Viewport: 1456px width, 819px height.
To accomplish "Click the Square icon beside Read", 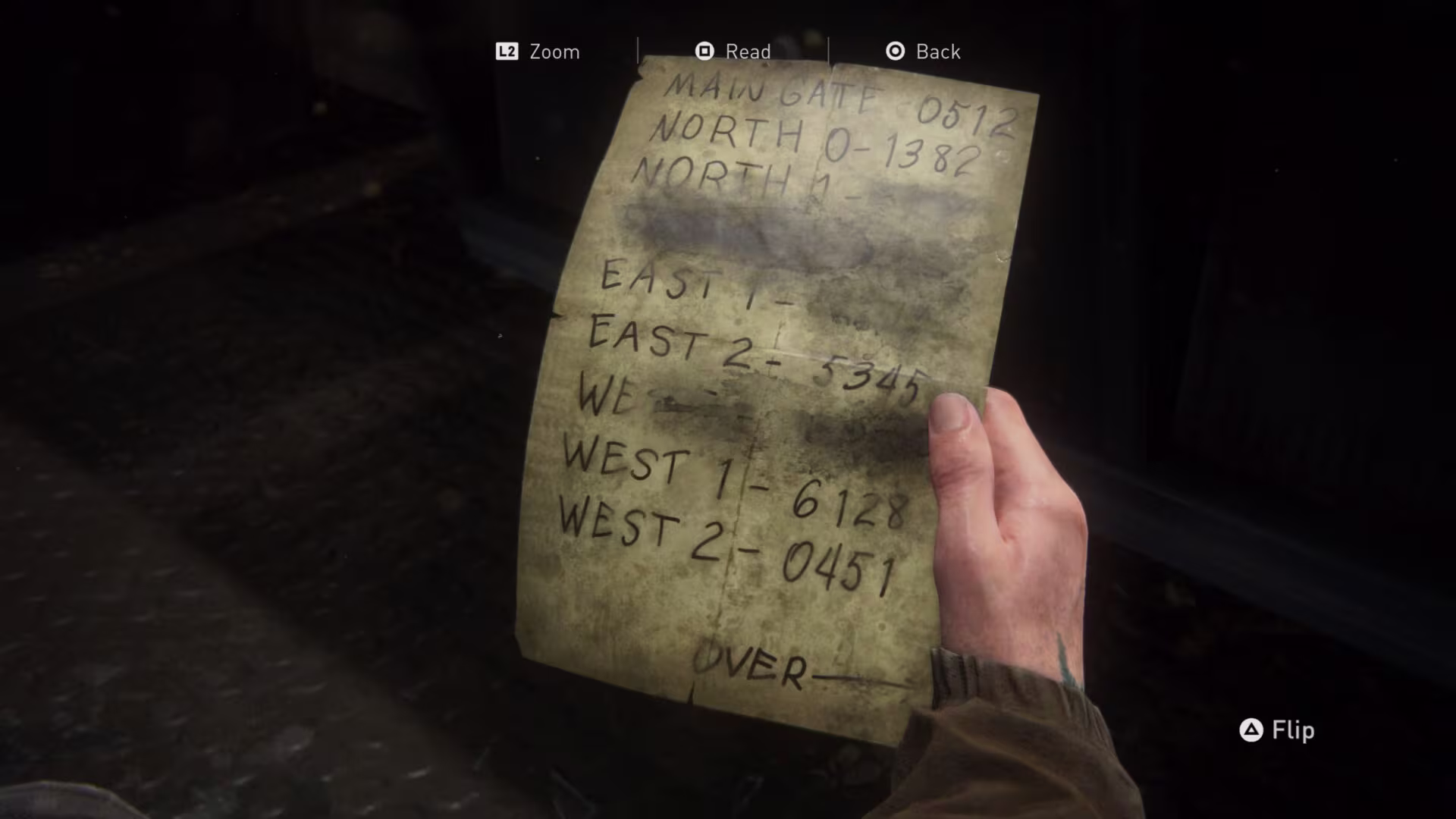I will [x=704, y=51].
